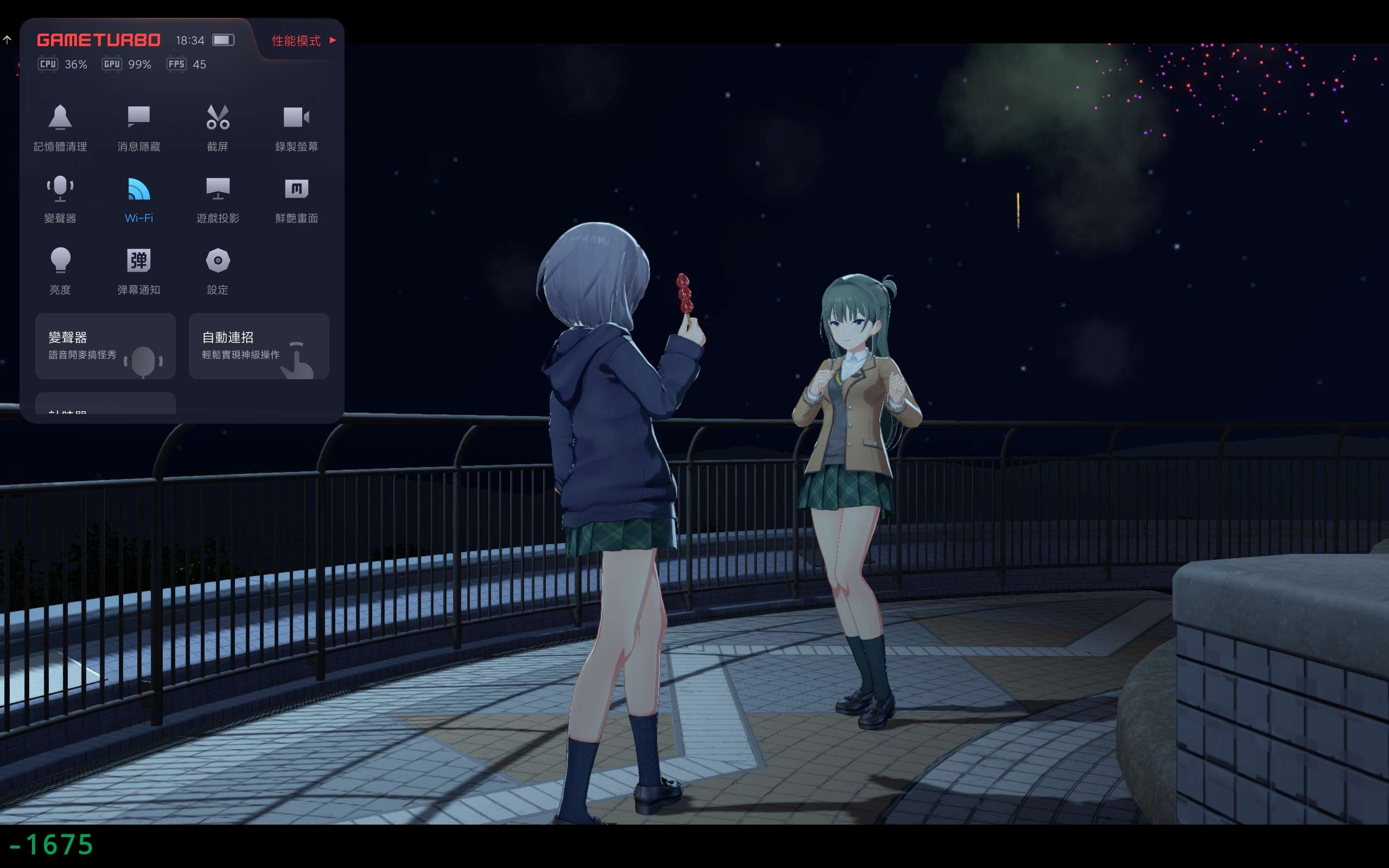Switch the performance mode (性能模式)

point(303,40)
